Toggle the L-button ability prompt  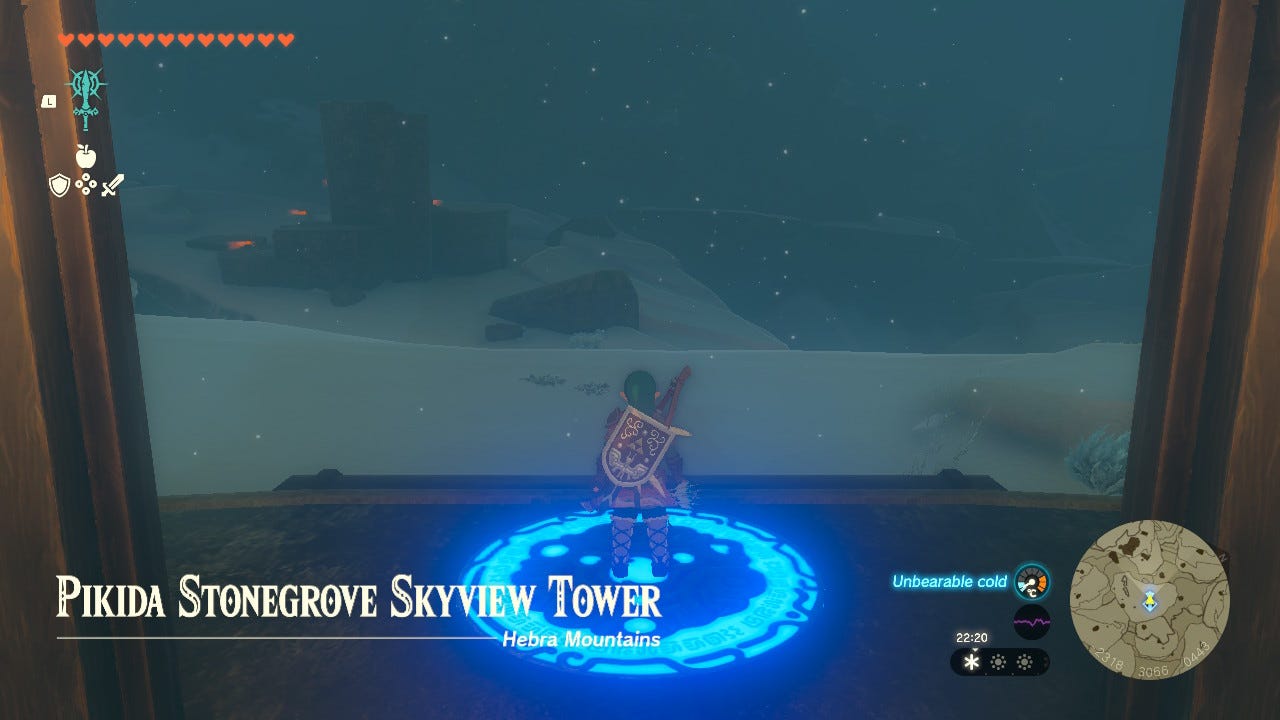[48, 101]
